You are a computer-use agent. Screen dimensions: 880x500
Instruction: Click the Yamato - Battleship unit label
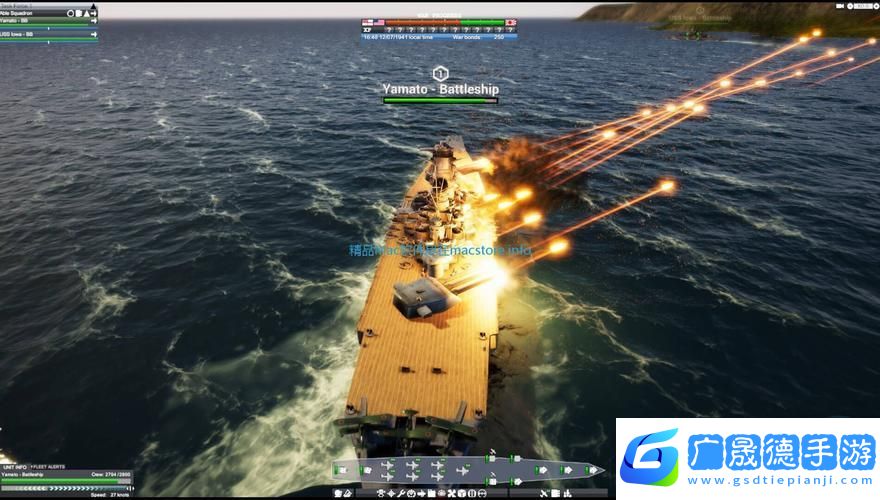tap(440, 89)
